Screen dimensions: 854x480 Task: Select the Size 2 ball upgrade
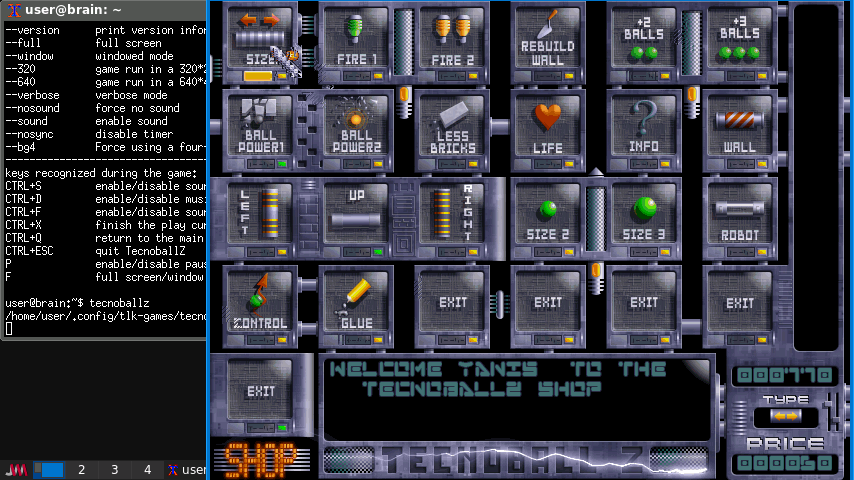pos(548,216)
